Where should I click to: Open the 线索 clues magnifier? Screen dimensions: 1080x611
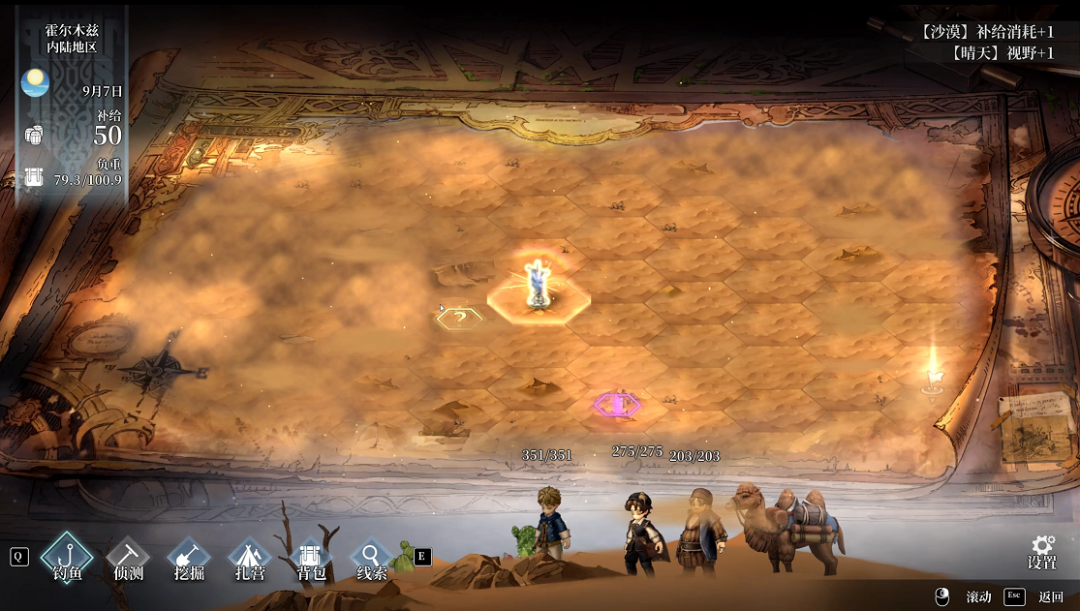(371, 555)
